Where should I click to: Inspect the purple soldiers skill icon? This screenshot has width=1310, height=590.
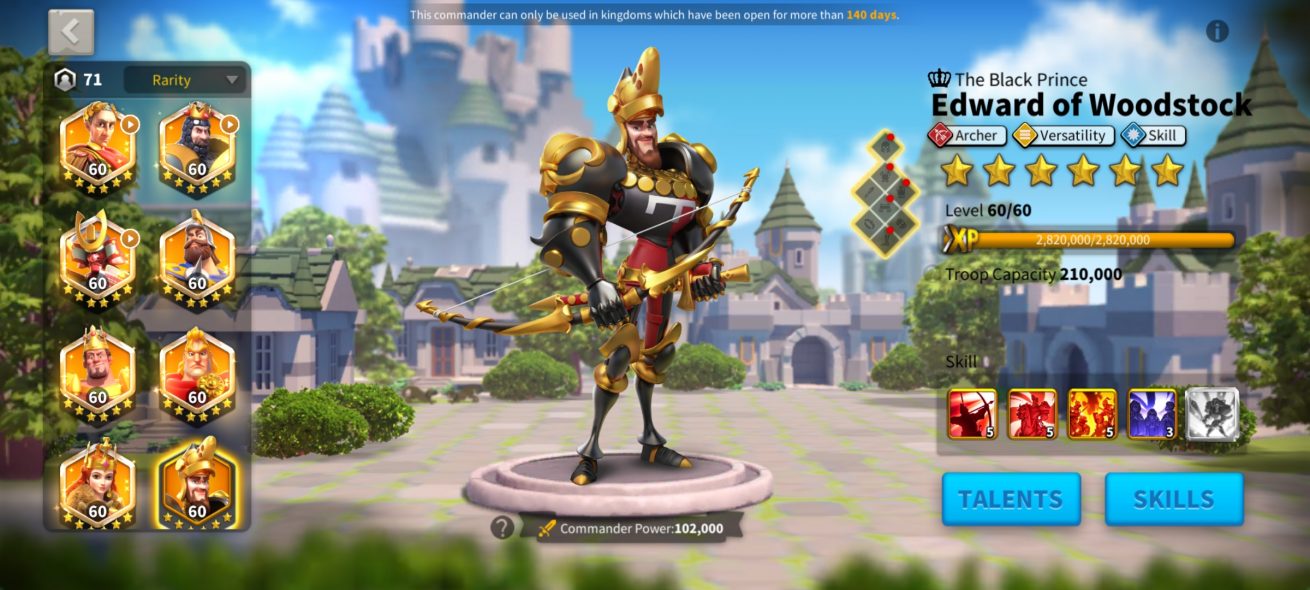coord(1152,414)
